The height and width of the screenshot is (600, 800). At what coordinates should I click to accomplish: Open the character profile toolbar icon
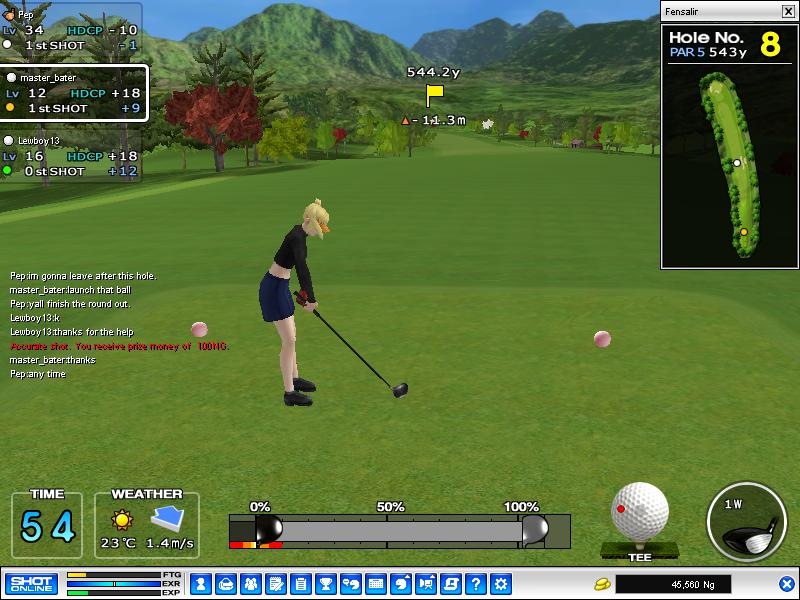[x=200, y=583]
